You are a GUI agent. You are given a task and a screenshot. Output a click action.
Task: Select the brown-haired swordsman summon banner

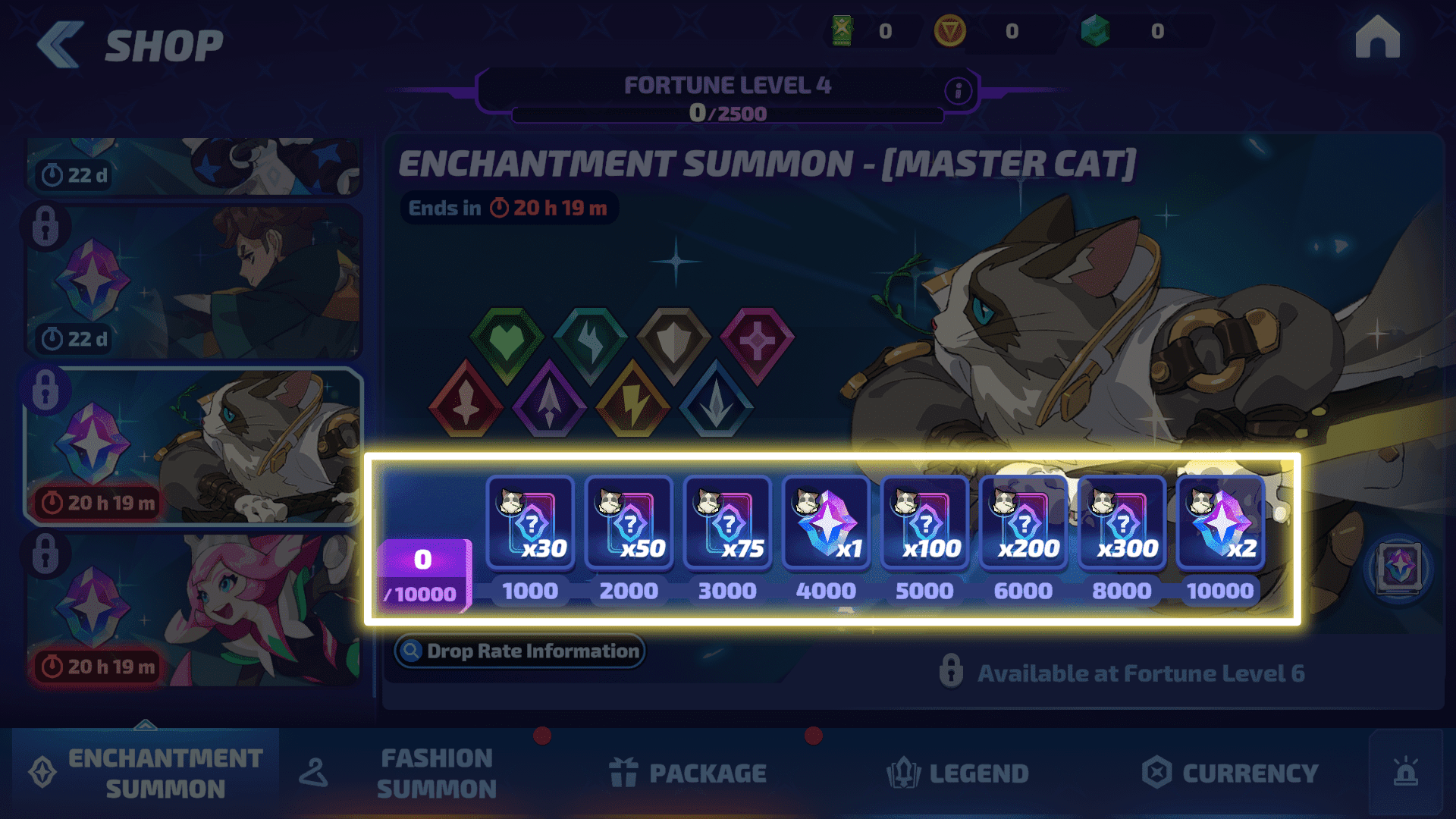(194, 282)
